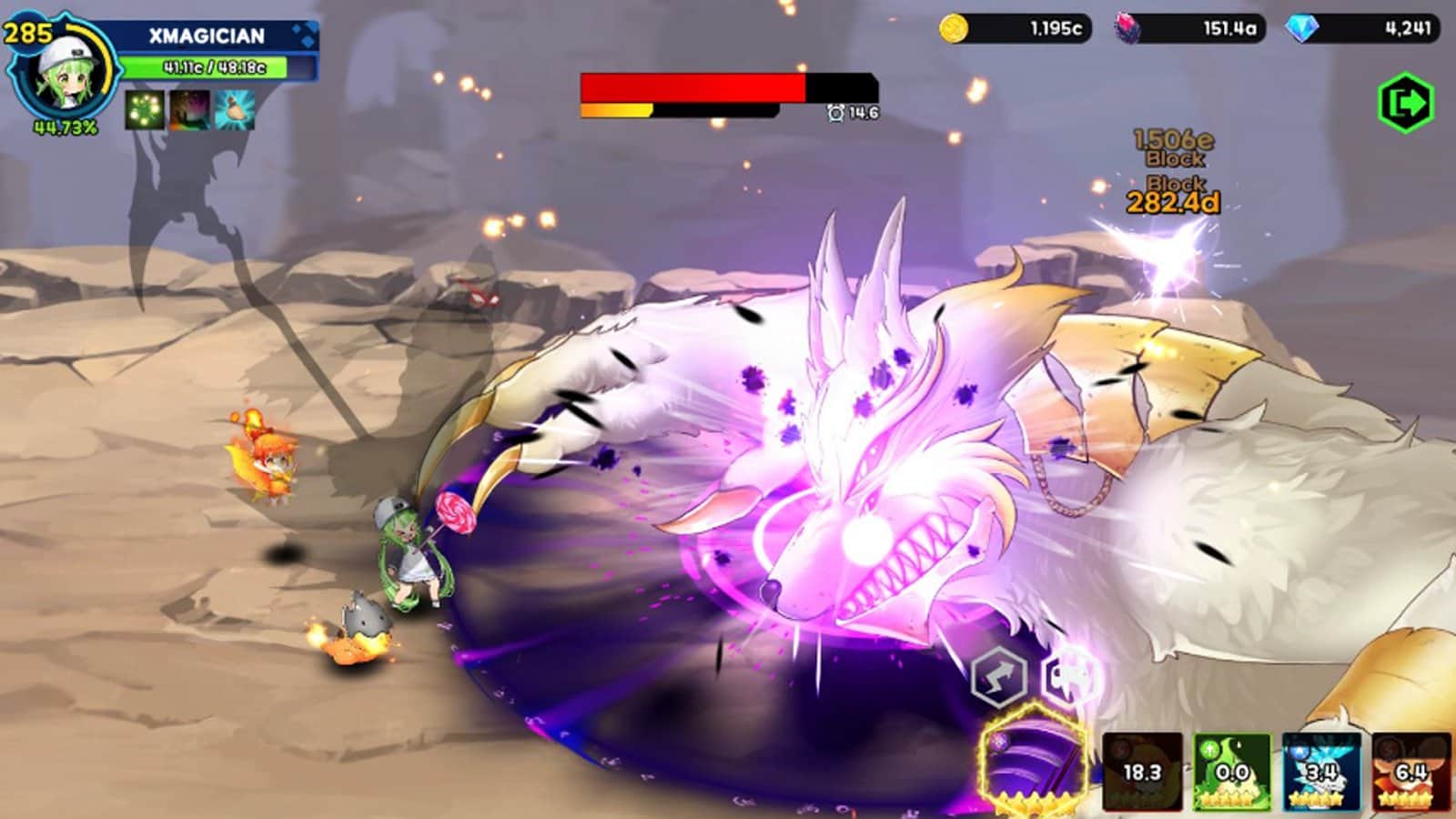1456x819 pixels.
Task: Use the skill with 18.3 cooldown
Action: tap(1142, 772)
